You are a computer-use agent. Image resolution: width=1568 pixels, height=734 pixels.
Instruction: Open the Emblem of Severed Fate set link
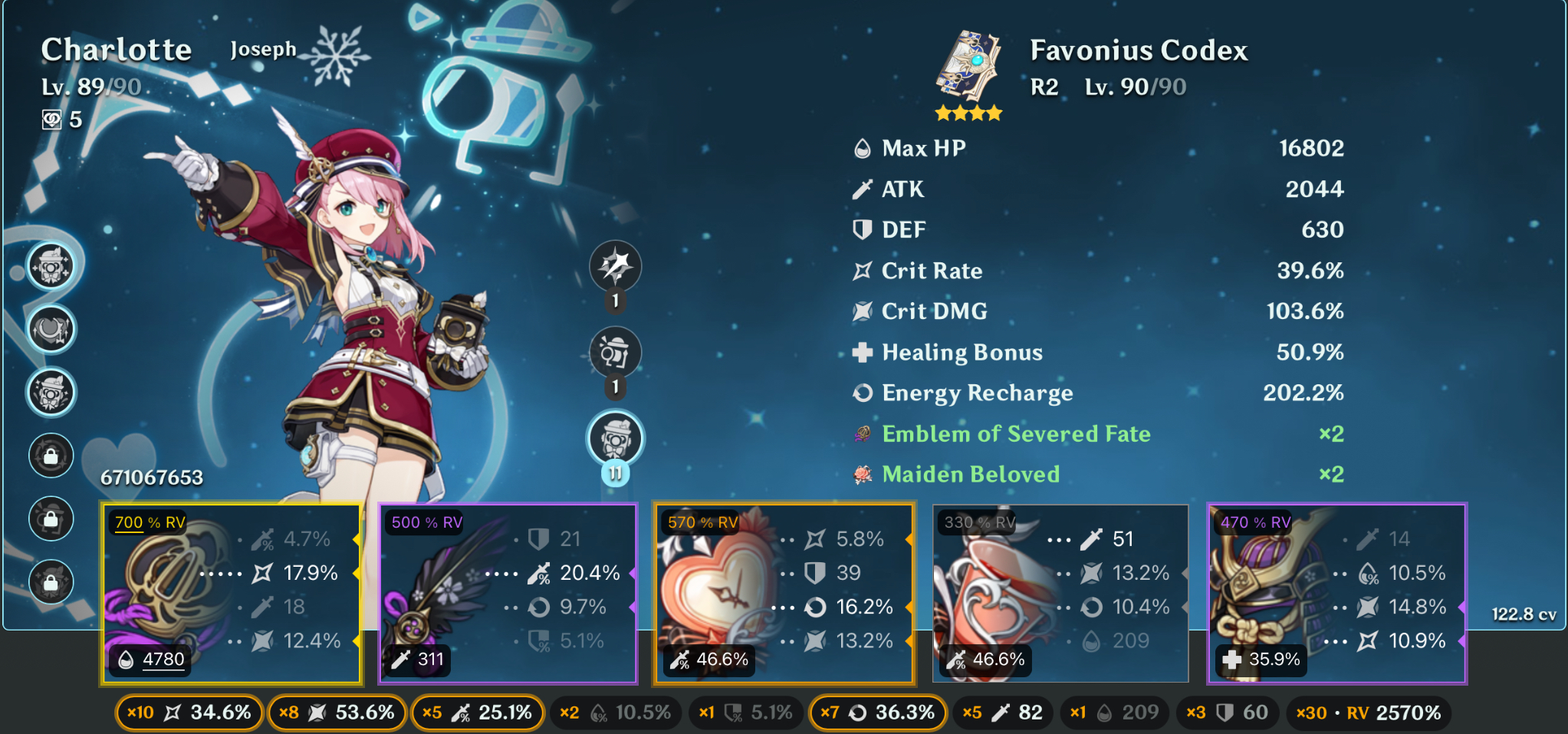tap(1016, 434)
